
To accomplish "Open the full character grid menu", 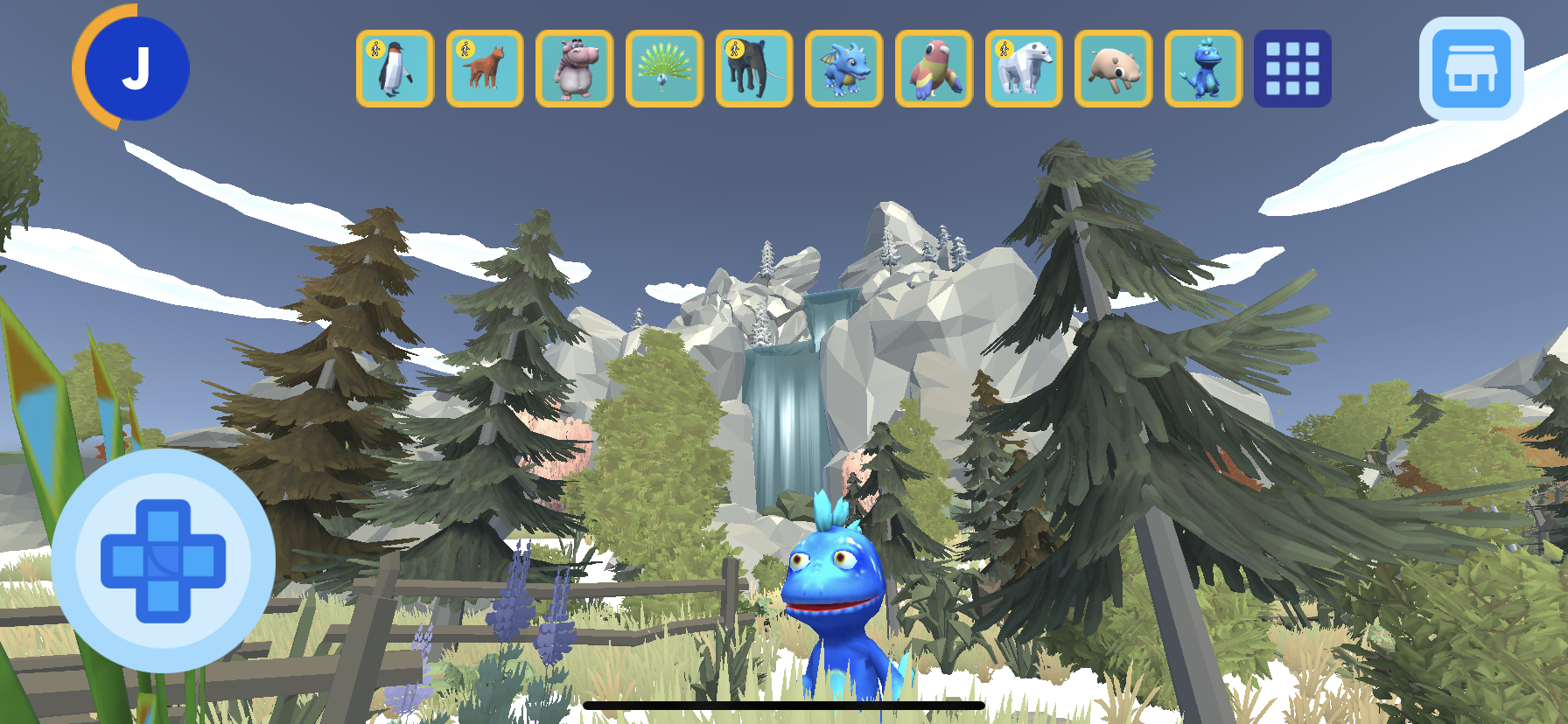I will [1292, 69].
